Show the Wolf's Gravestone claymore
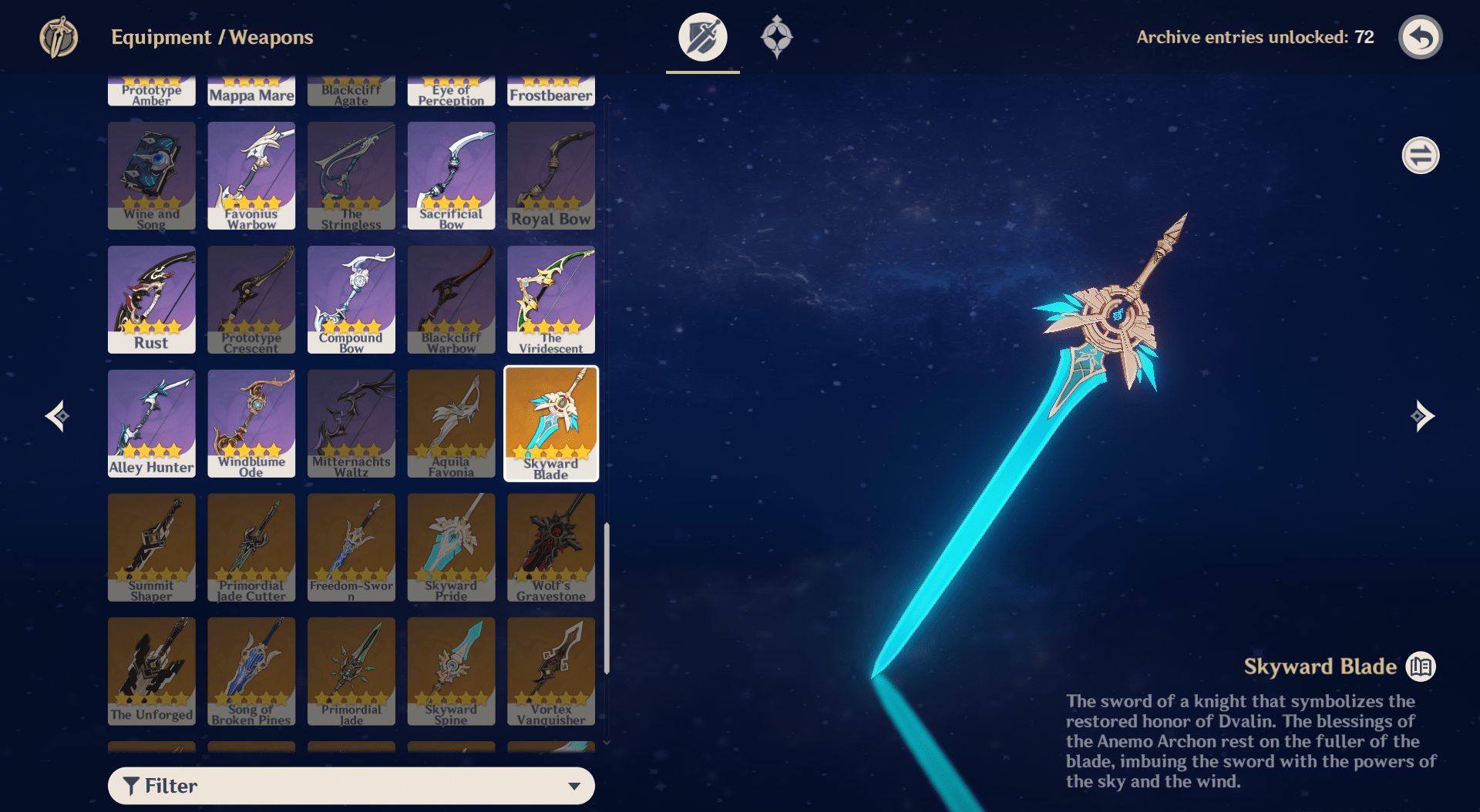The image size is (1480, 812). coord(550,548)
